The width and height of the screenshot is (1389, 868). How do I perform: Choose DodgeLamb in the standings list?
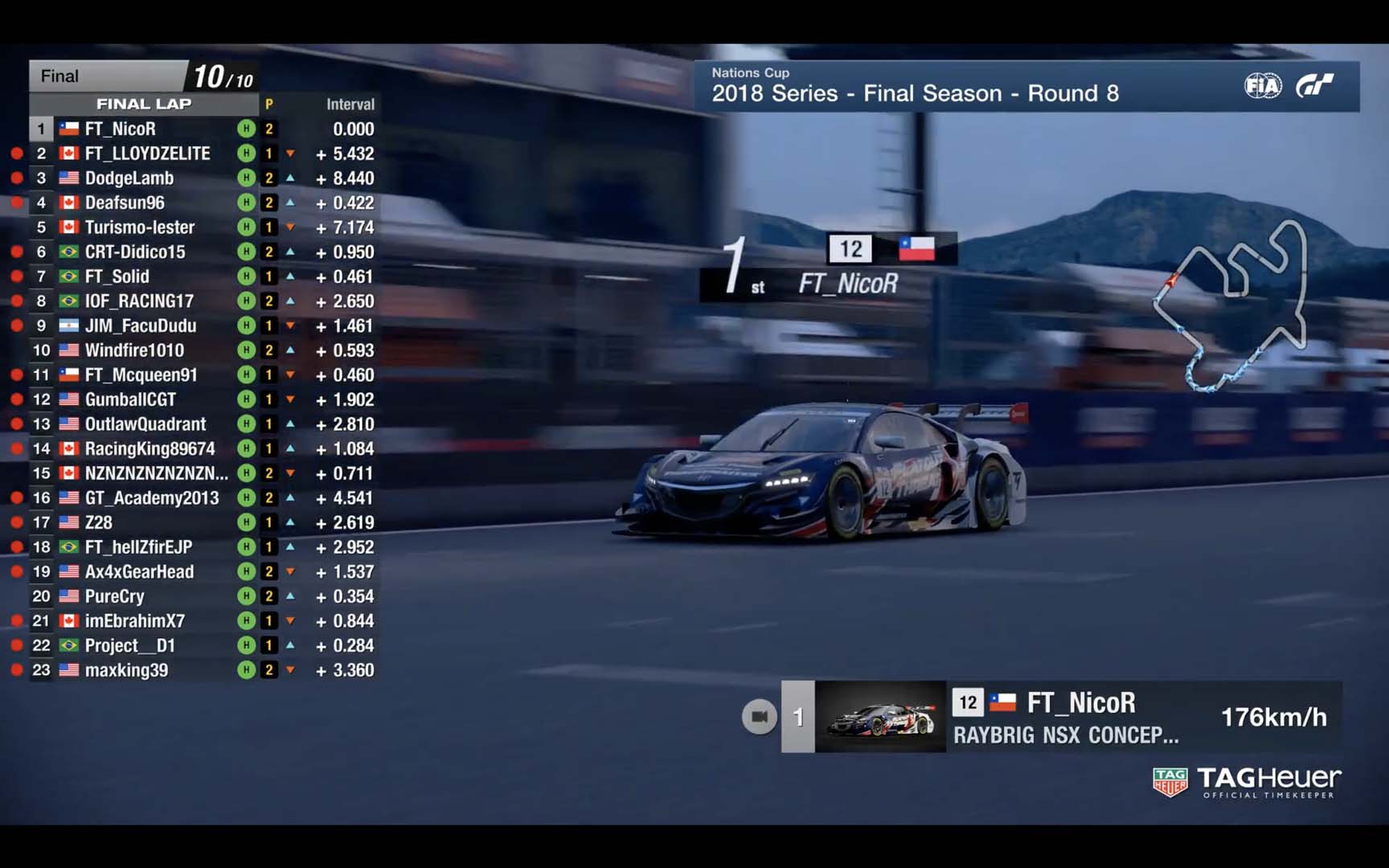point(129,178)
